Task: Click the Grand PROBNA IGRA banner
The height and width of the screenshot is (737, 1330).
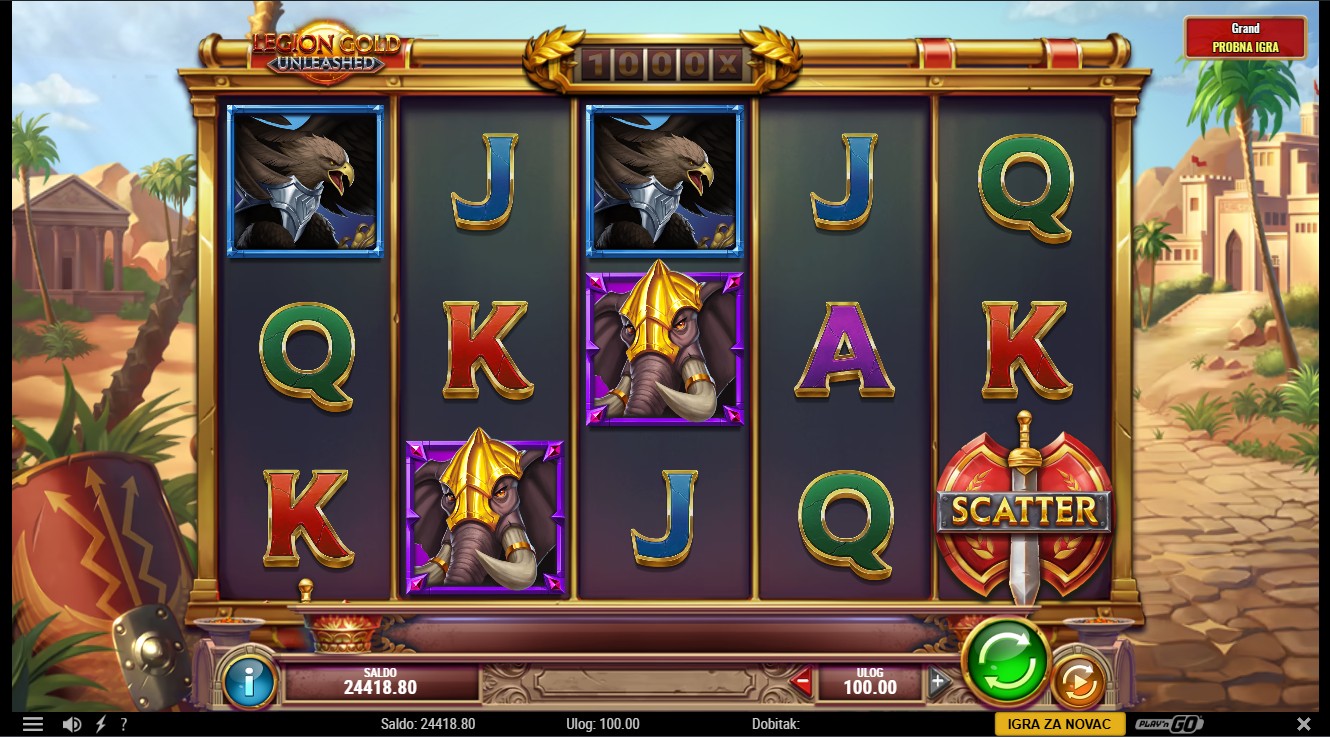Action: click(1245, 38)
